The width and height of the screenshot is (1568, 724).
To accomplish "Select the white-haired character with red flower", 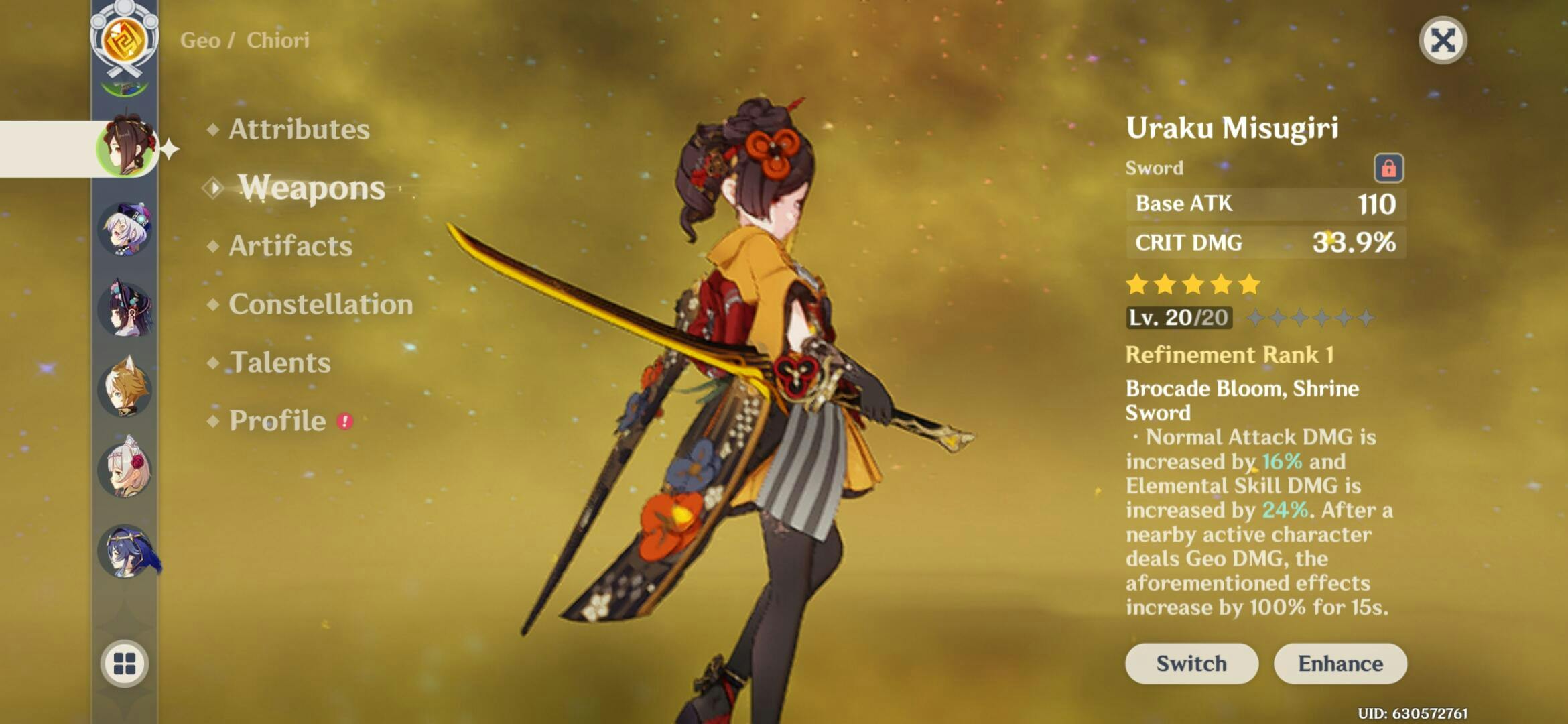I will [125, 469].
